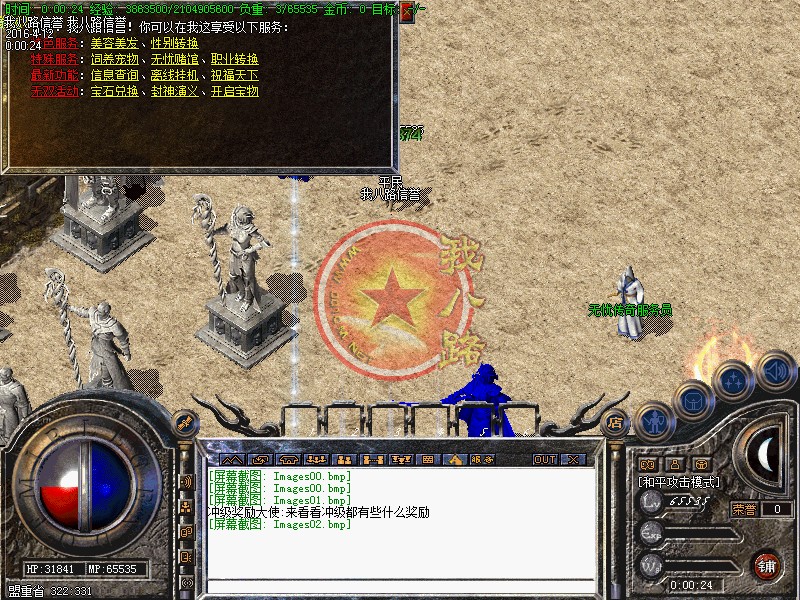Toggle sound with the speaker icon
800x600 pixels.
coord(775,372)
